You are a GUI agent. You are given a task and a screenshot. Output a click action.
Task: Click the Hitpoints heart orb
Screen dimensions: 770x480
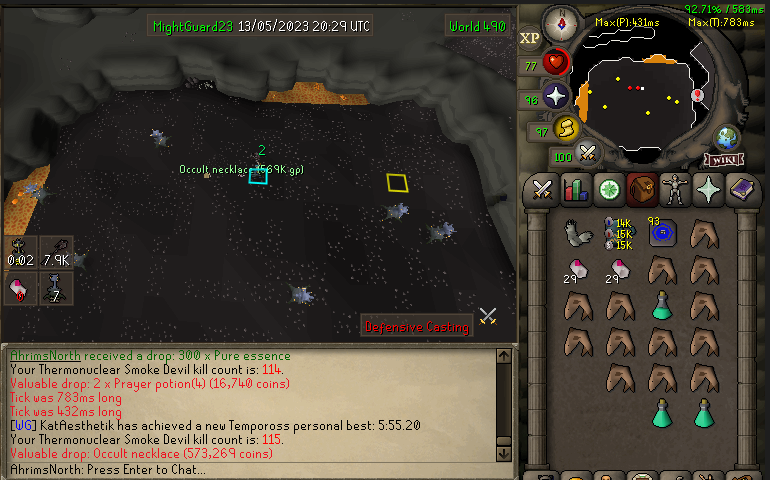[x=556, y=64]
